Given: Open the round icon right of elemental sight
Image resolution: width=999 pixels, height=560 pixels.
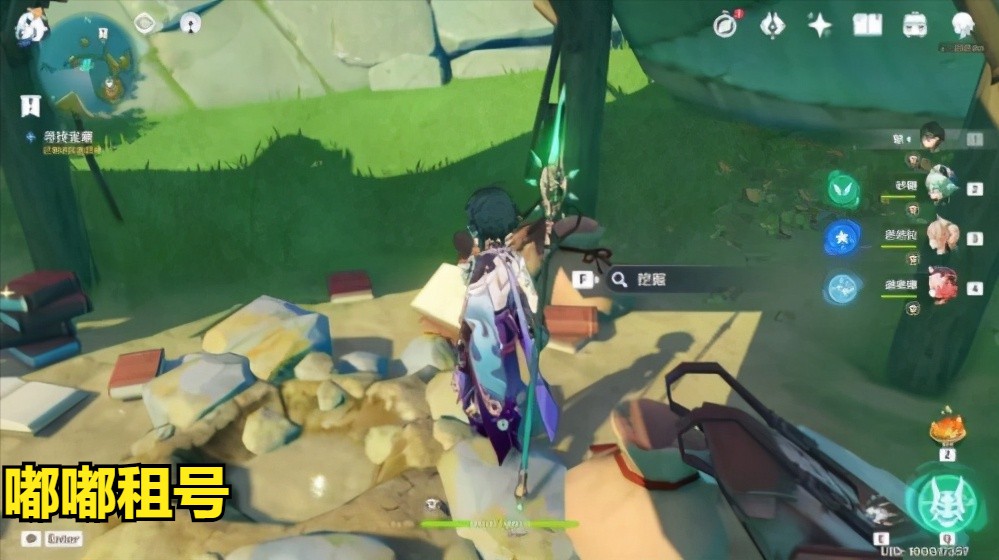Looking at the screenshot, I should (190, 23).
